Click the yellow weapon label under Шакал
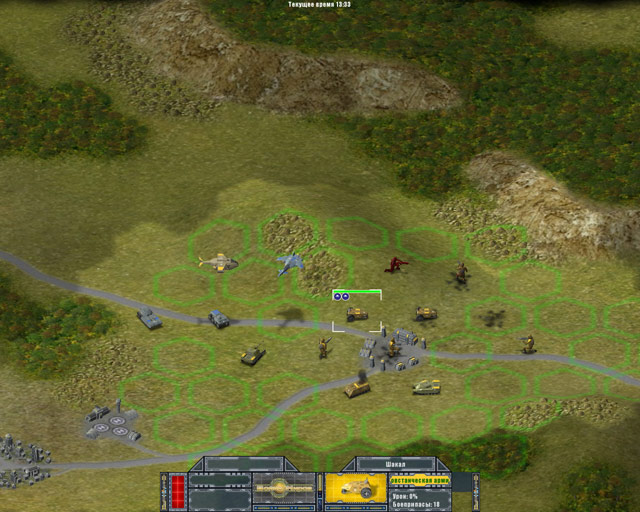The height and width of the screenshot is (512, 640). click(x=420, y=478)
